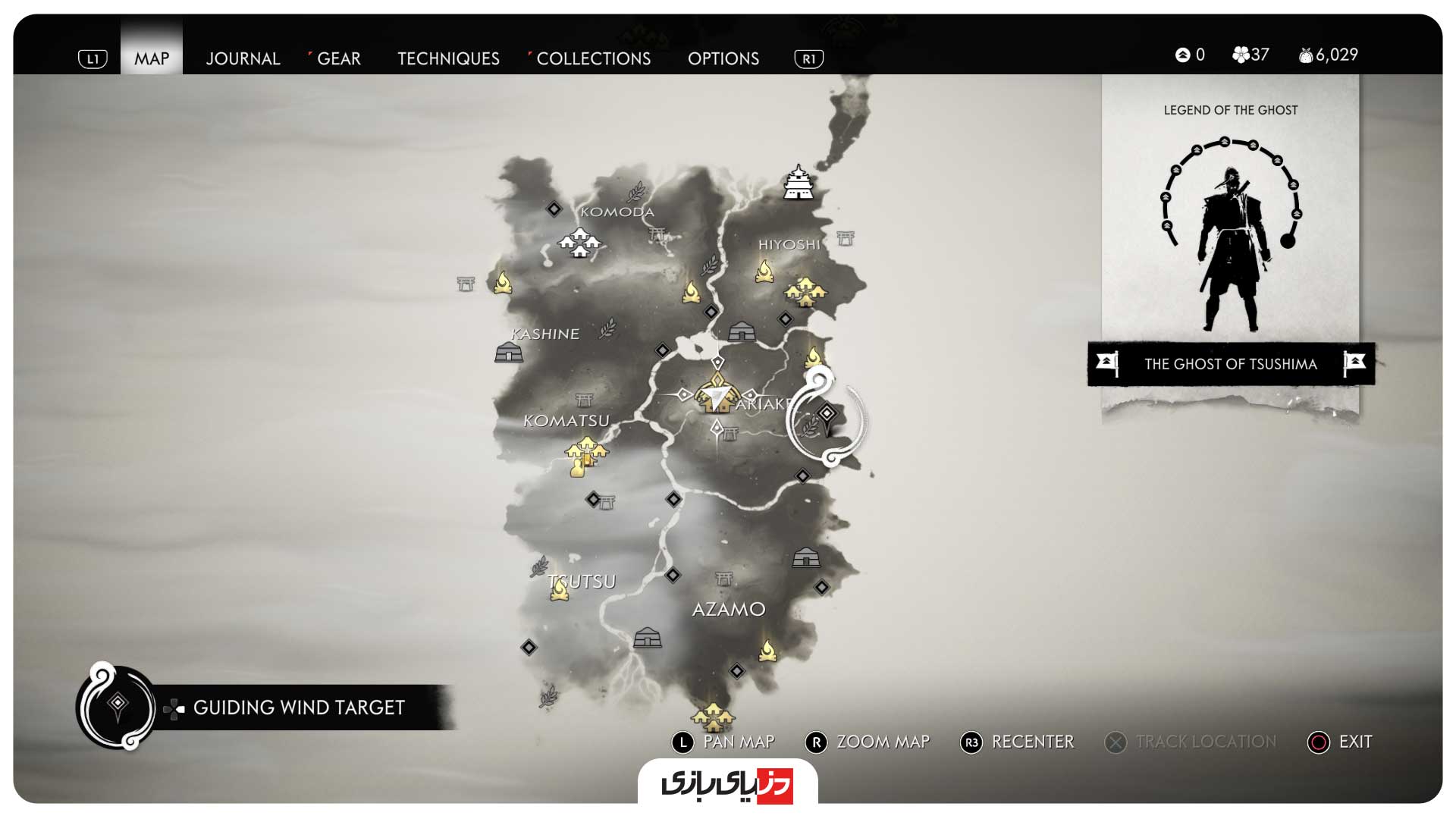
Task: Select the white village icon under Komoda
Action: tap(579, 243)
